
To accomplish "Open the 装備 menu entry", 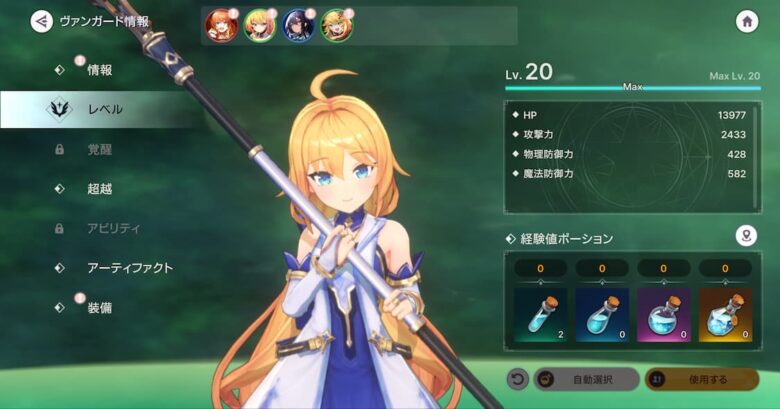I will (99, 308).
